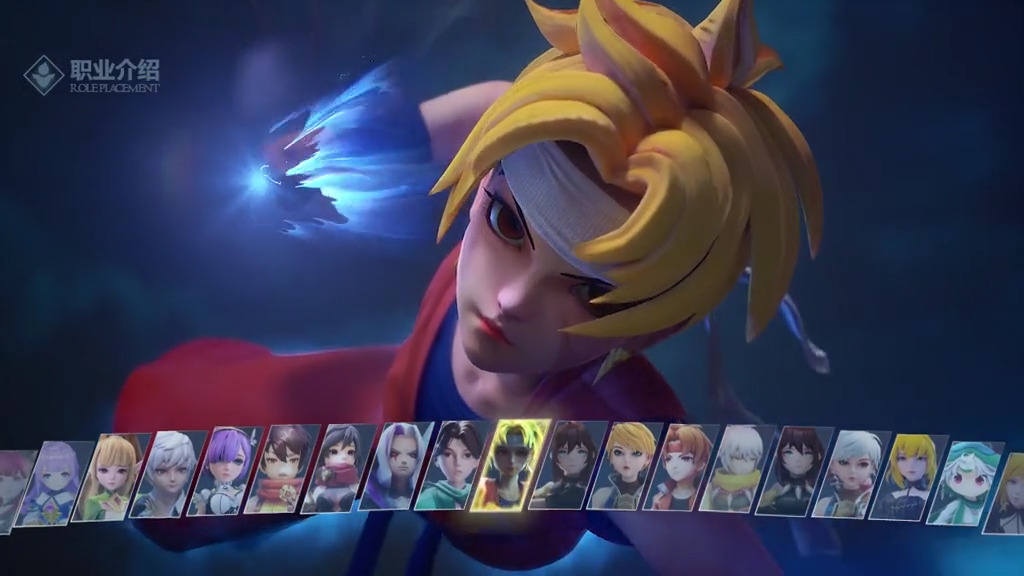Select the white-haired character in yellow scarf
The height and width of the screenshot is (576, 1024).
click(737, 469)
